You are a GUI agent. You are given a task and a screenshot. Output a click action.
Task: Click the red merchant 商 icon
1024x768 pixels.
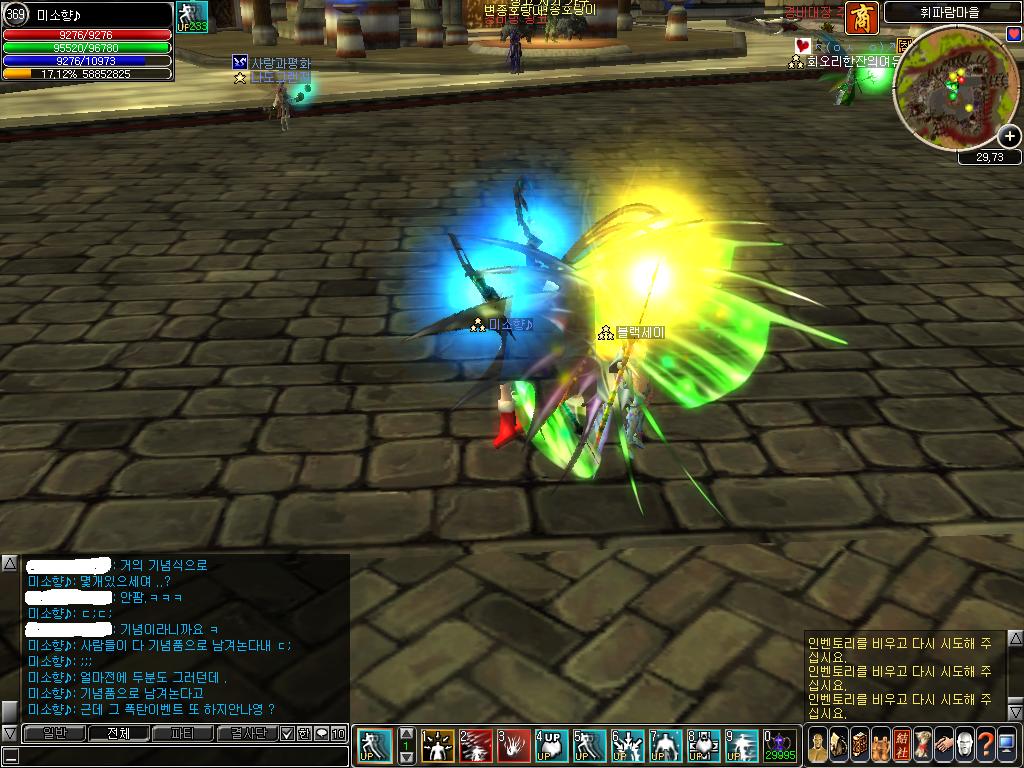[x=863, y=18]
